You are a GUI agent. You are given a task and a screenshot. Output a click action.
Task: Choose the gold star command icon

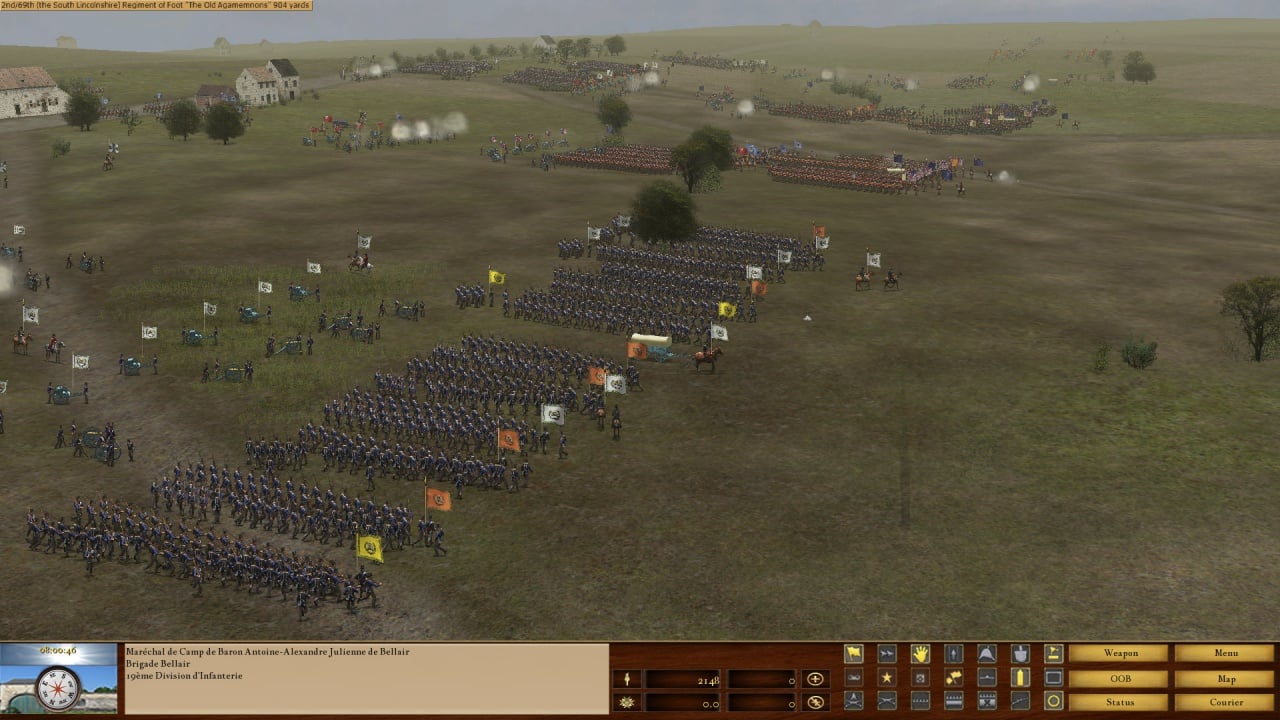pos(887,677)
